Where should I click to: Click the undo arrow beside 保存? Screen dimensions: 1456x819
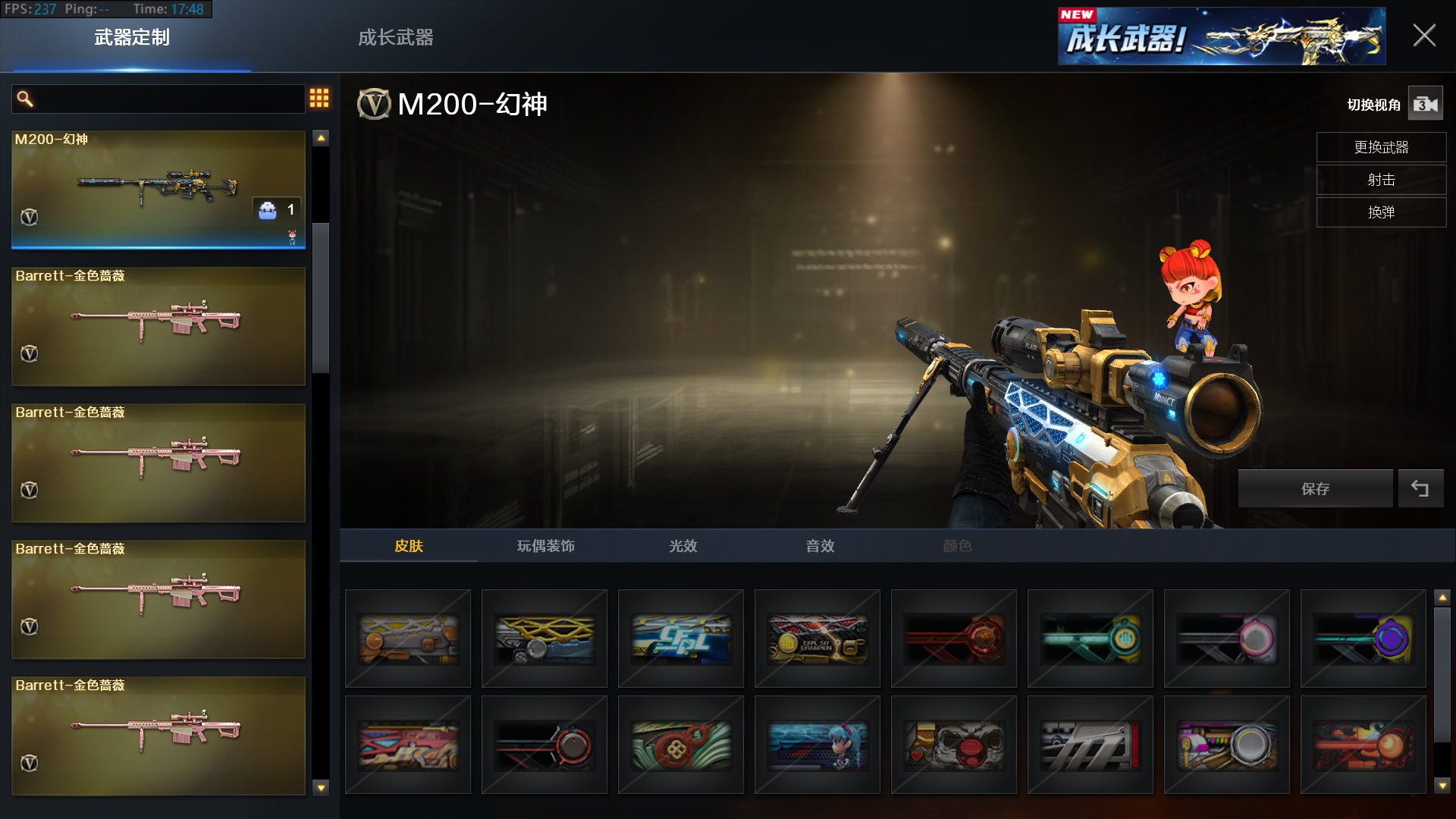coord(1420,489)
